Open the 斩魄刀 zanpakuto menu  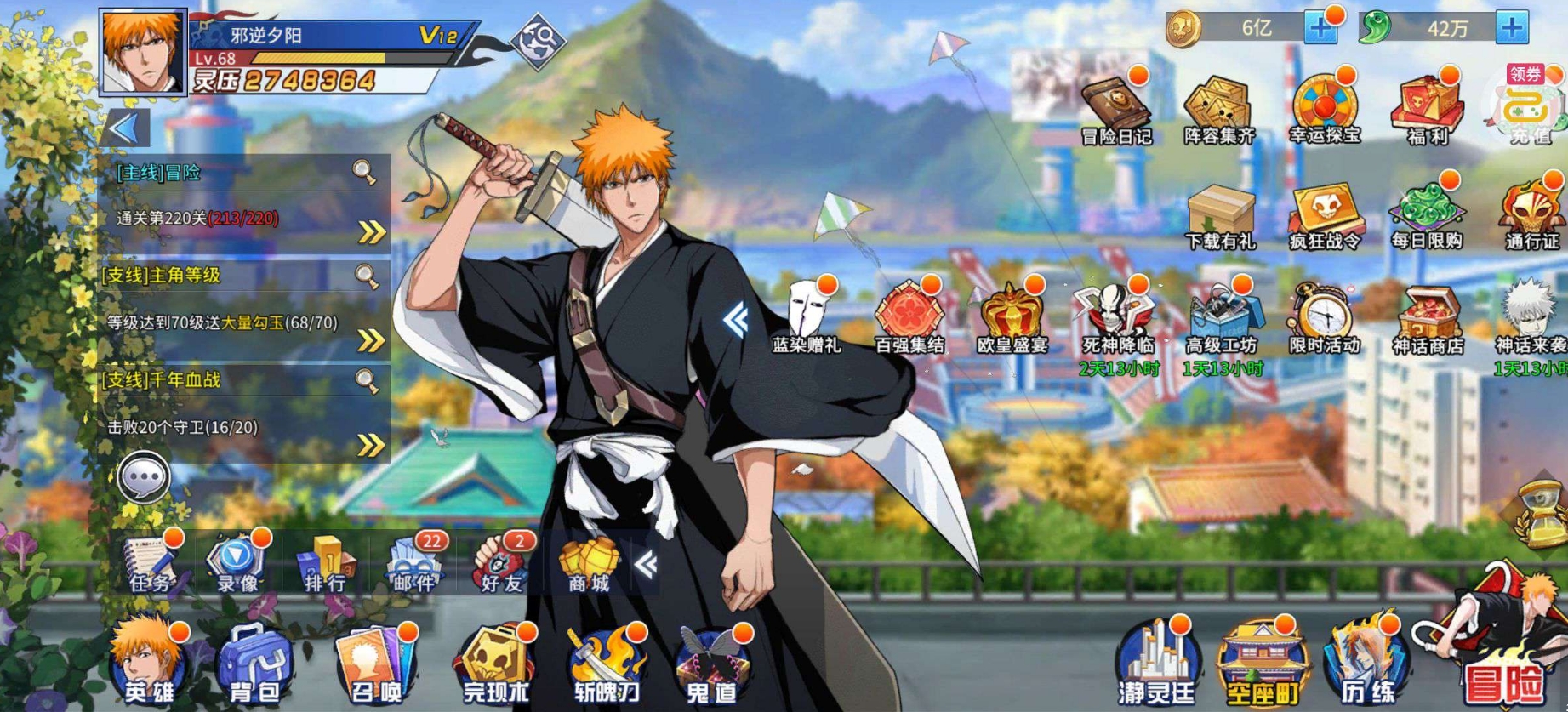[606, 665]
